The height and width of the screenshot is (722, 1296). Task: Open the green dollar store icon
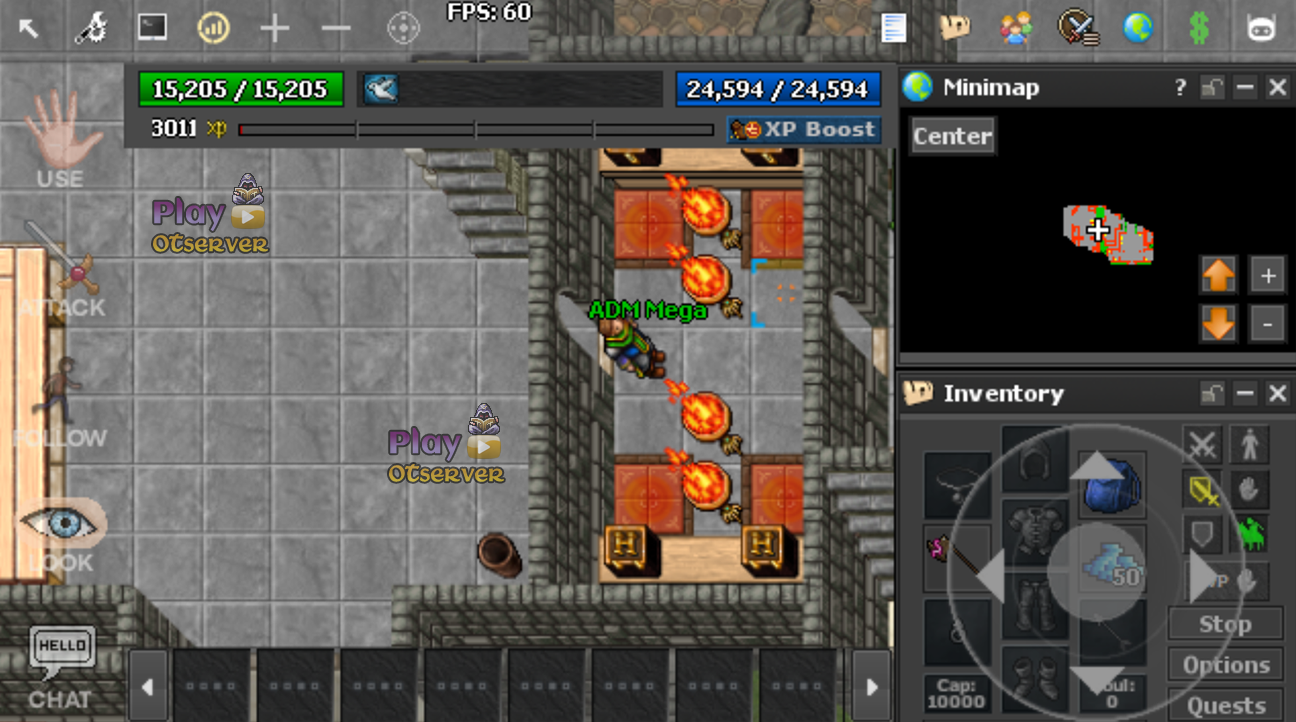point(1199,28)
